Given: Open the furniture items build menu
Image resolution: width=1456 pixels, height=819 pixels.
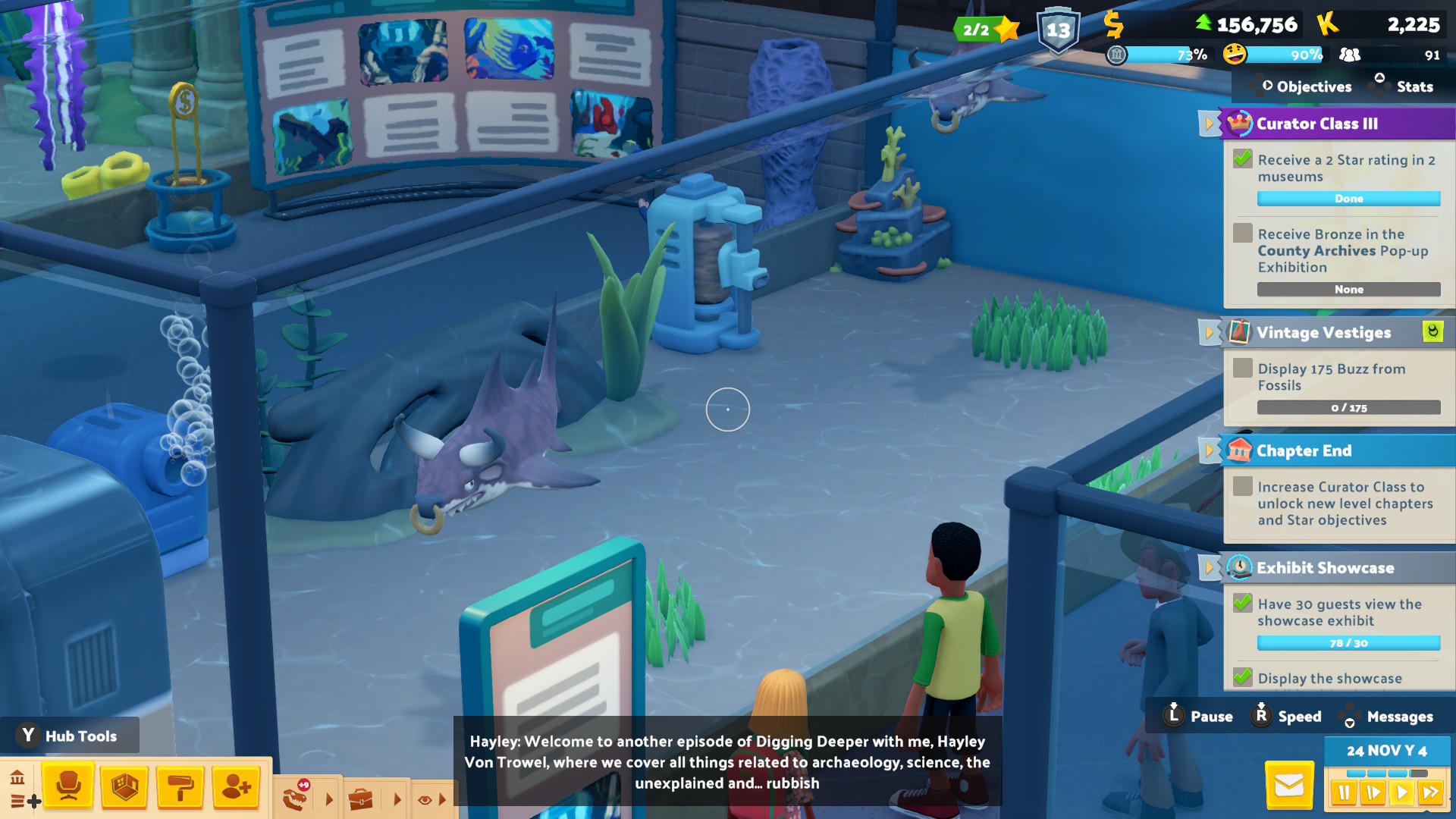Looking at the screenshot, I should (68, 786).
